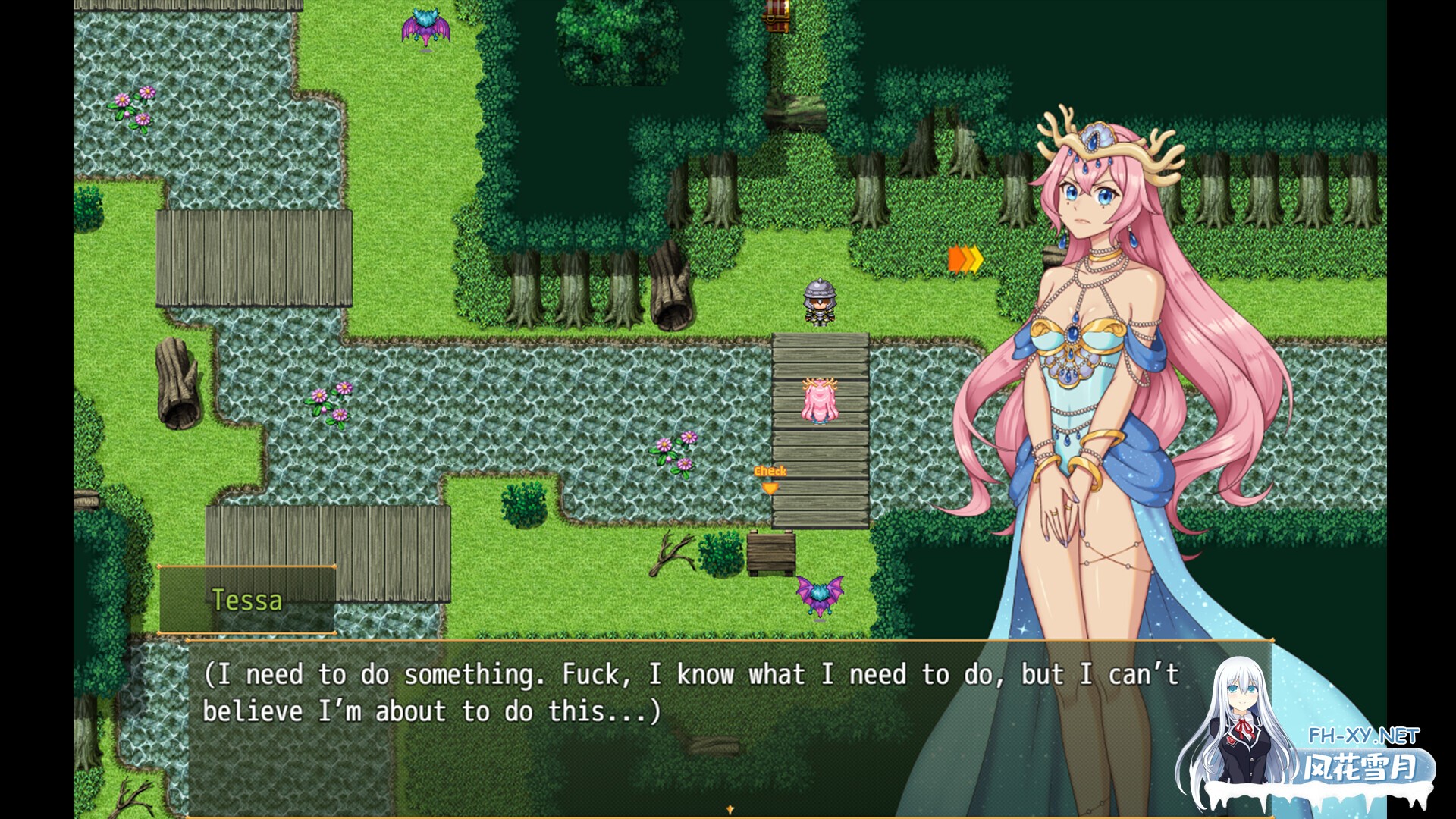Advance the dialogue in Tessa's message box

coord(682,726)
